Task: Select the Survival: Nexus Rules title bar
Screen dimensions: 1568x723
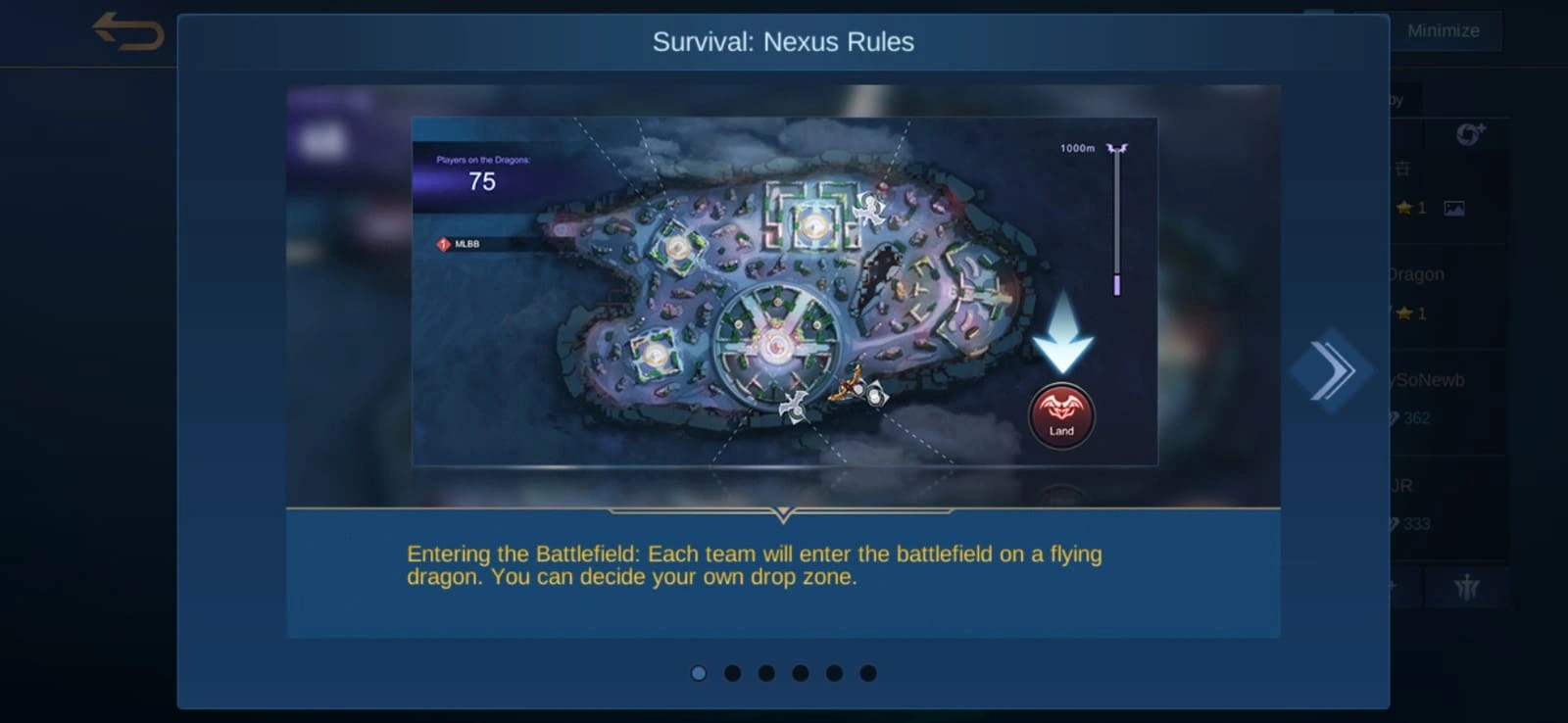Action: [x=783, y=42]
